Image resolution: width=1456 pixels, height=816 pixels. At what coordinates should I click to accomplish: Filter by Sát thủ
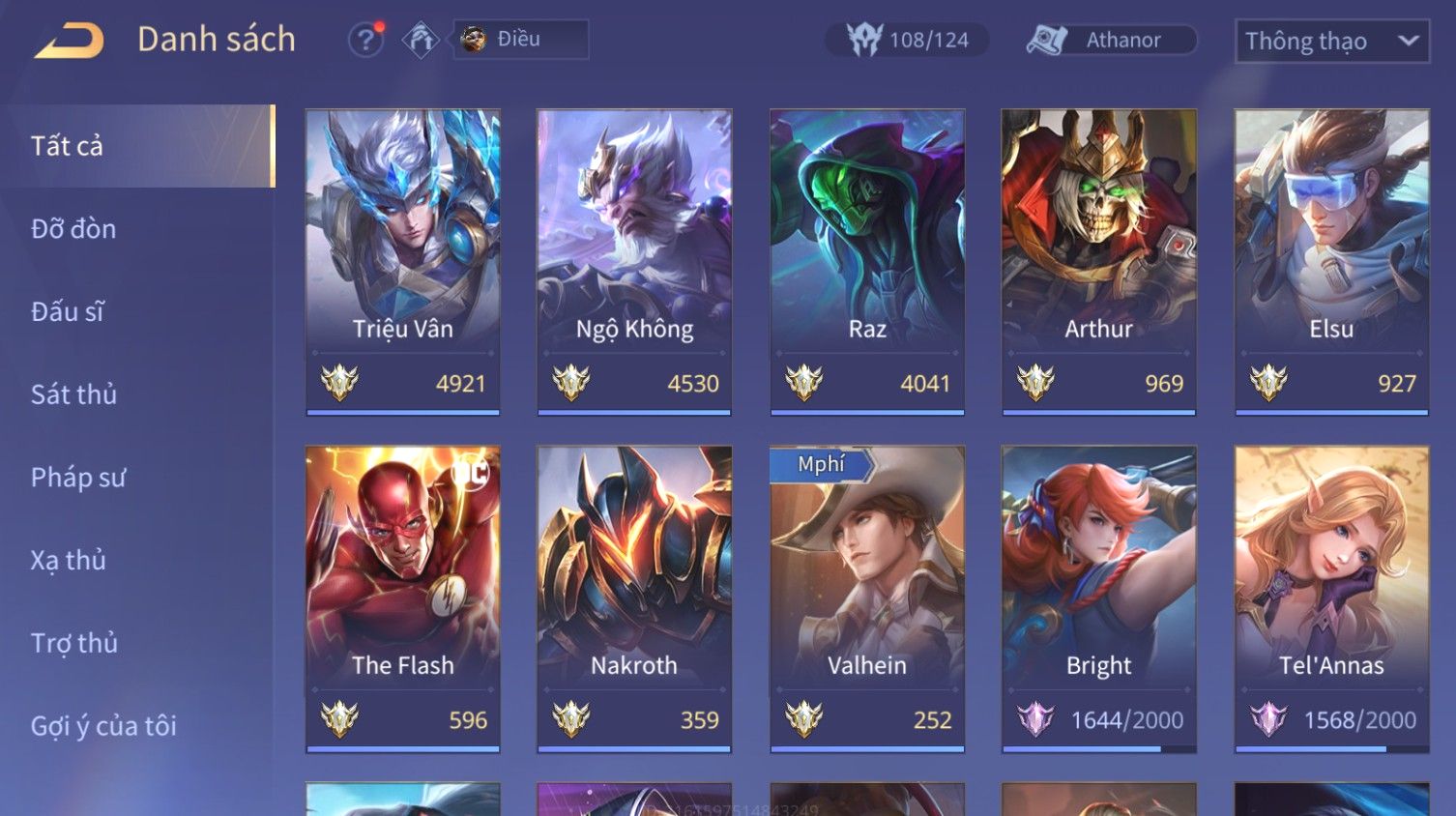pos(74,394)
